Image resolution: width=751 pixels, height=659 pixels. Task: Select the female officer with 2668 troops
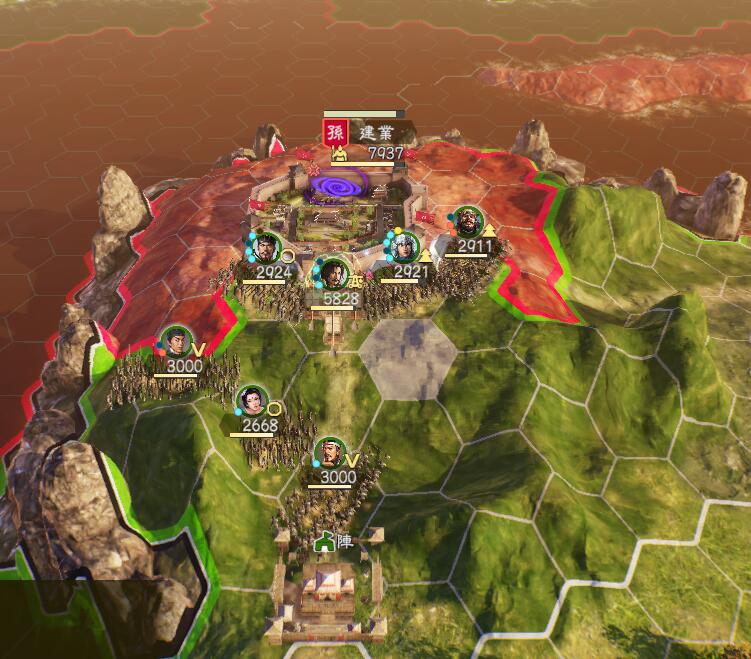point(252,401)
